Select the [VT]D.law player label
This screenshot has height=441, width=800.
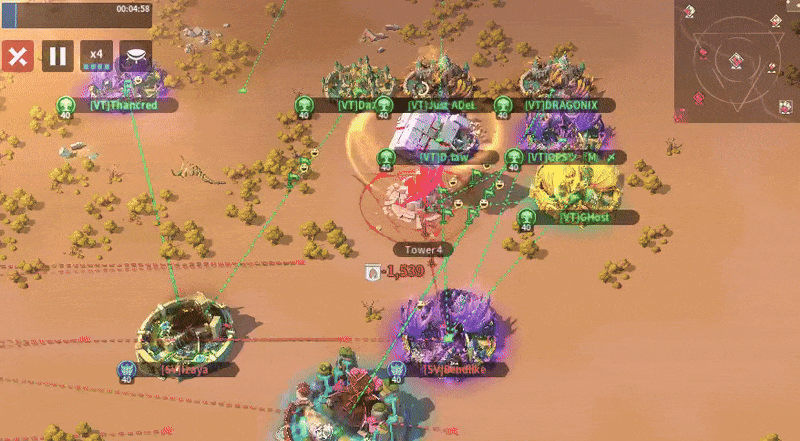pyautogui.click(x=444, y=157)
